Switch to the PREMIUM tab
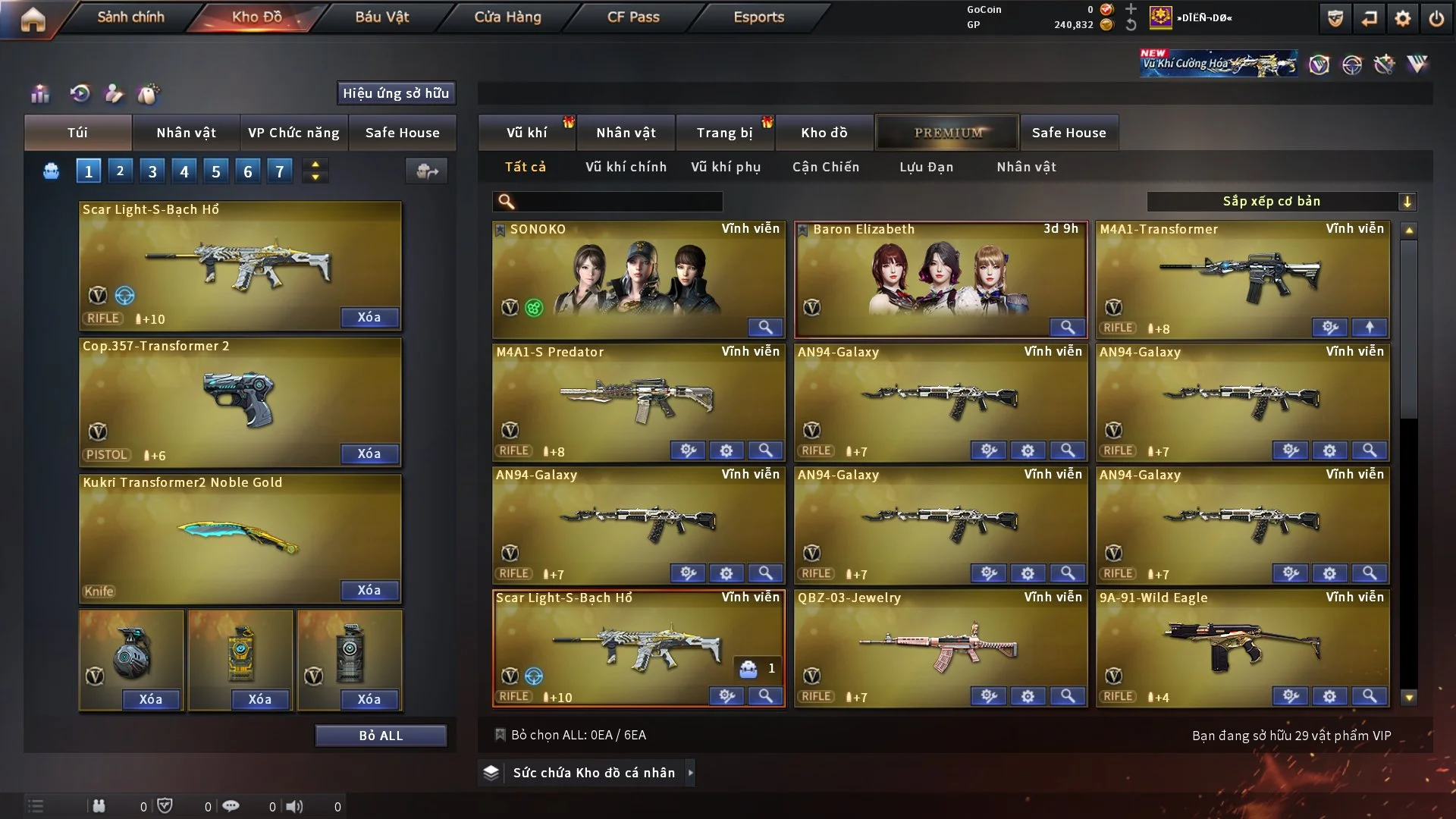1456x819 pixels. pyautogui.click(x=947, y=133)
